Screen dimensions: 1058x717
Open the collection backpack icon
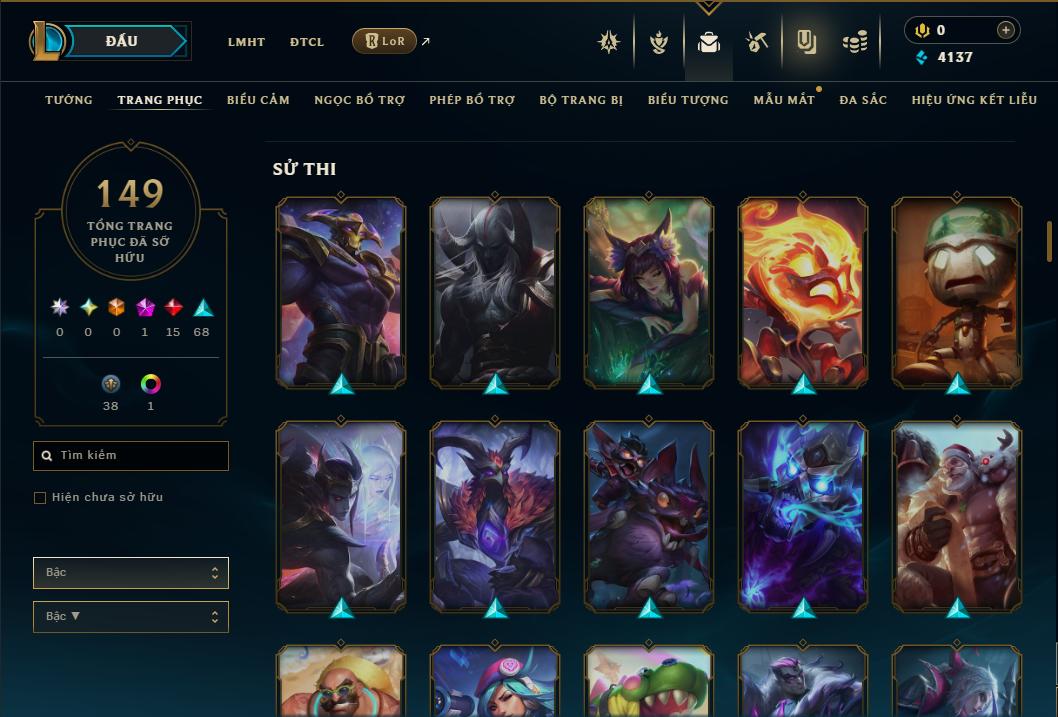709,42
